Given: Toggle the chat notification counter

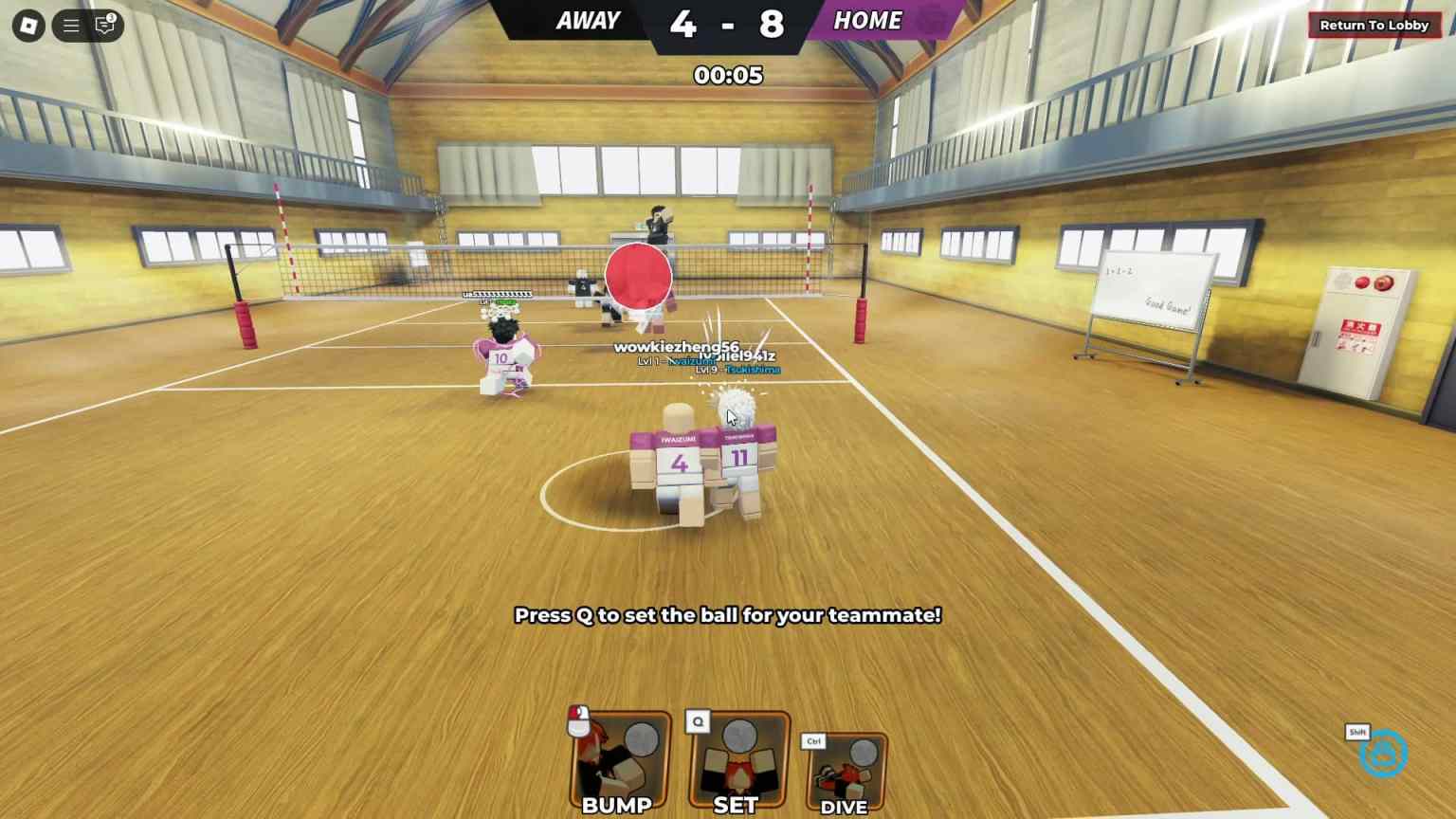Looking at the screenshot, I should [x=111, y=17].
